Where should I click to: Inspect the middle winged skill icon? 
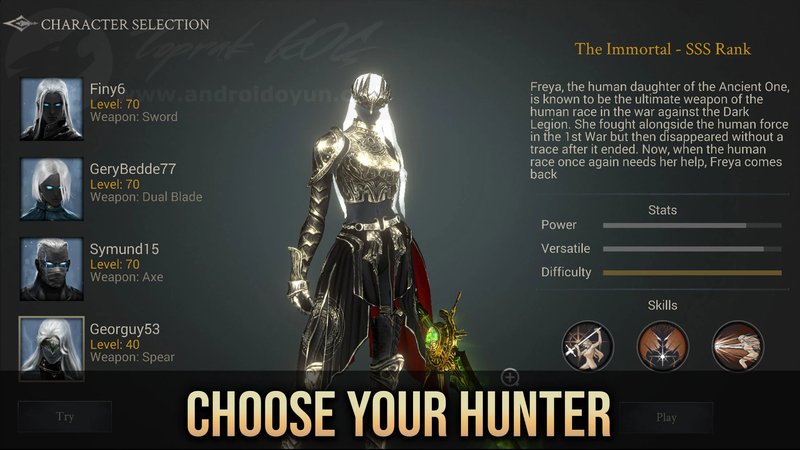[x=662, y=345]
